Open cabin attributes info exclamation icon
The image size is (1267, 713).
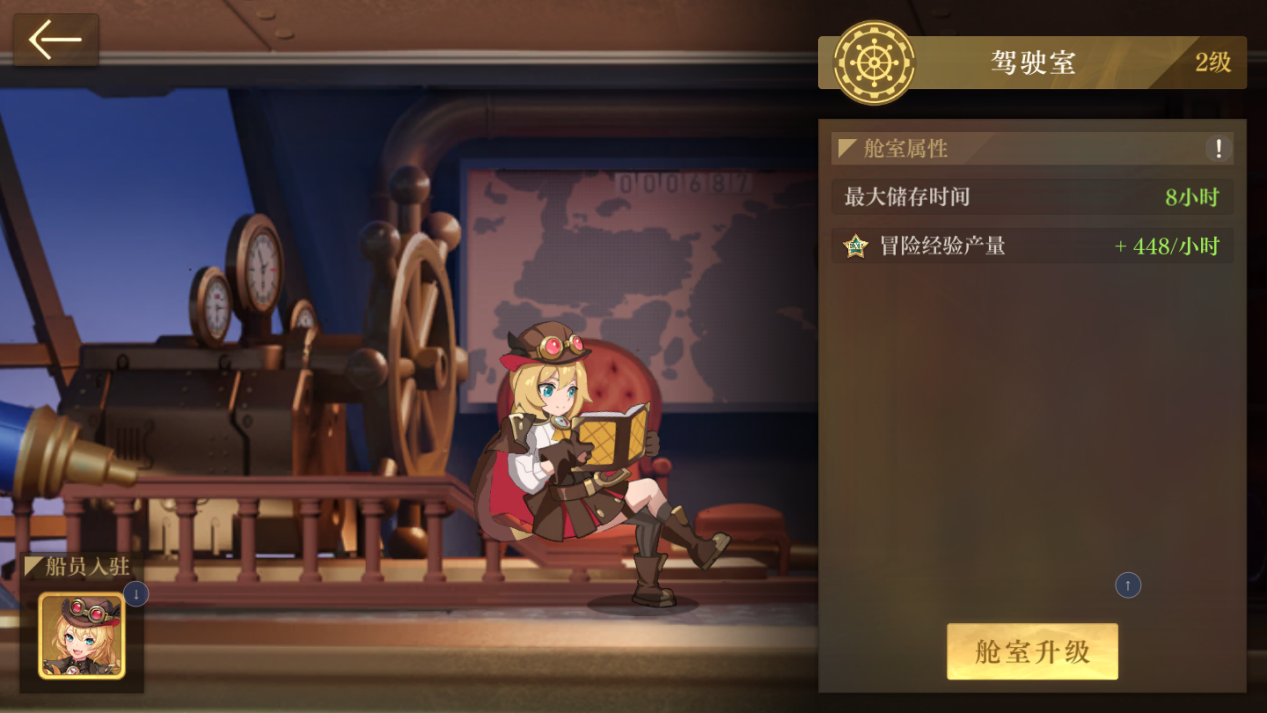click(1218, 149)
